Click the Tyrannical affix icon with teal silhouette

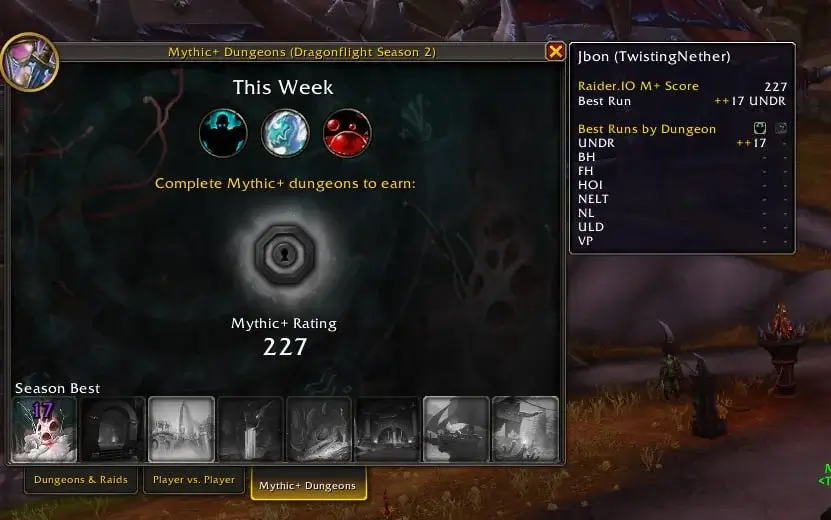point(223,133)
